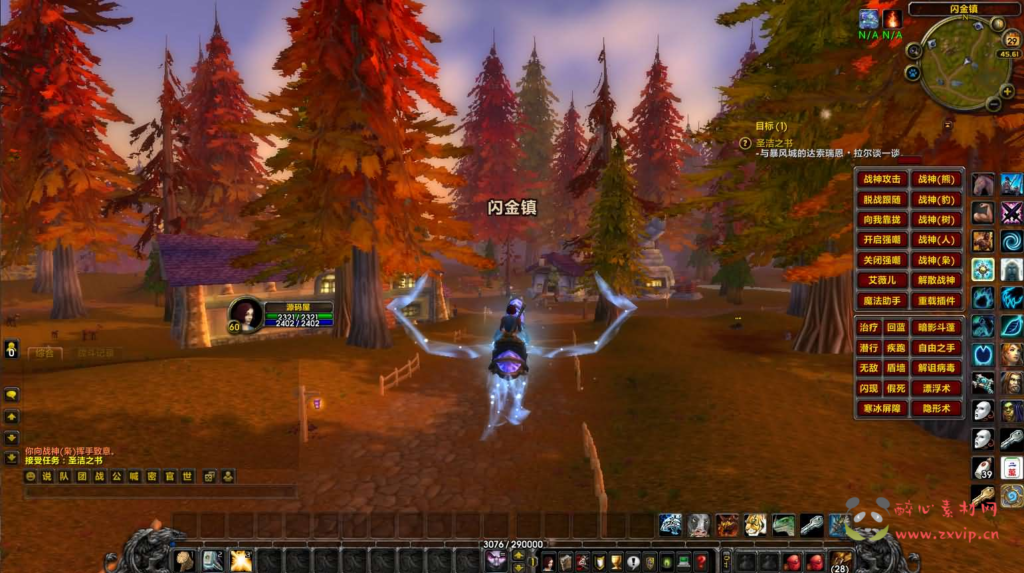Open the backpack bag slot showing (28)

click(x=841, y=561)
